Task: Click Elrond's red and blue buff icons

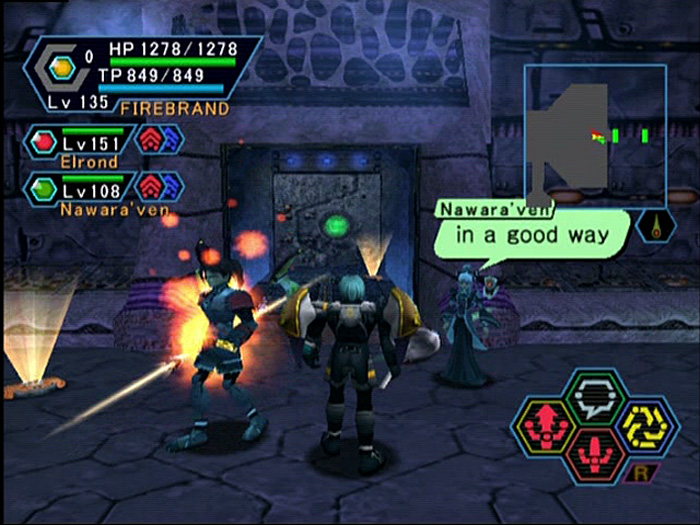Action: pyautogui.click(x=160, y=139)
